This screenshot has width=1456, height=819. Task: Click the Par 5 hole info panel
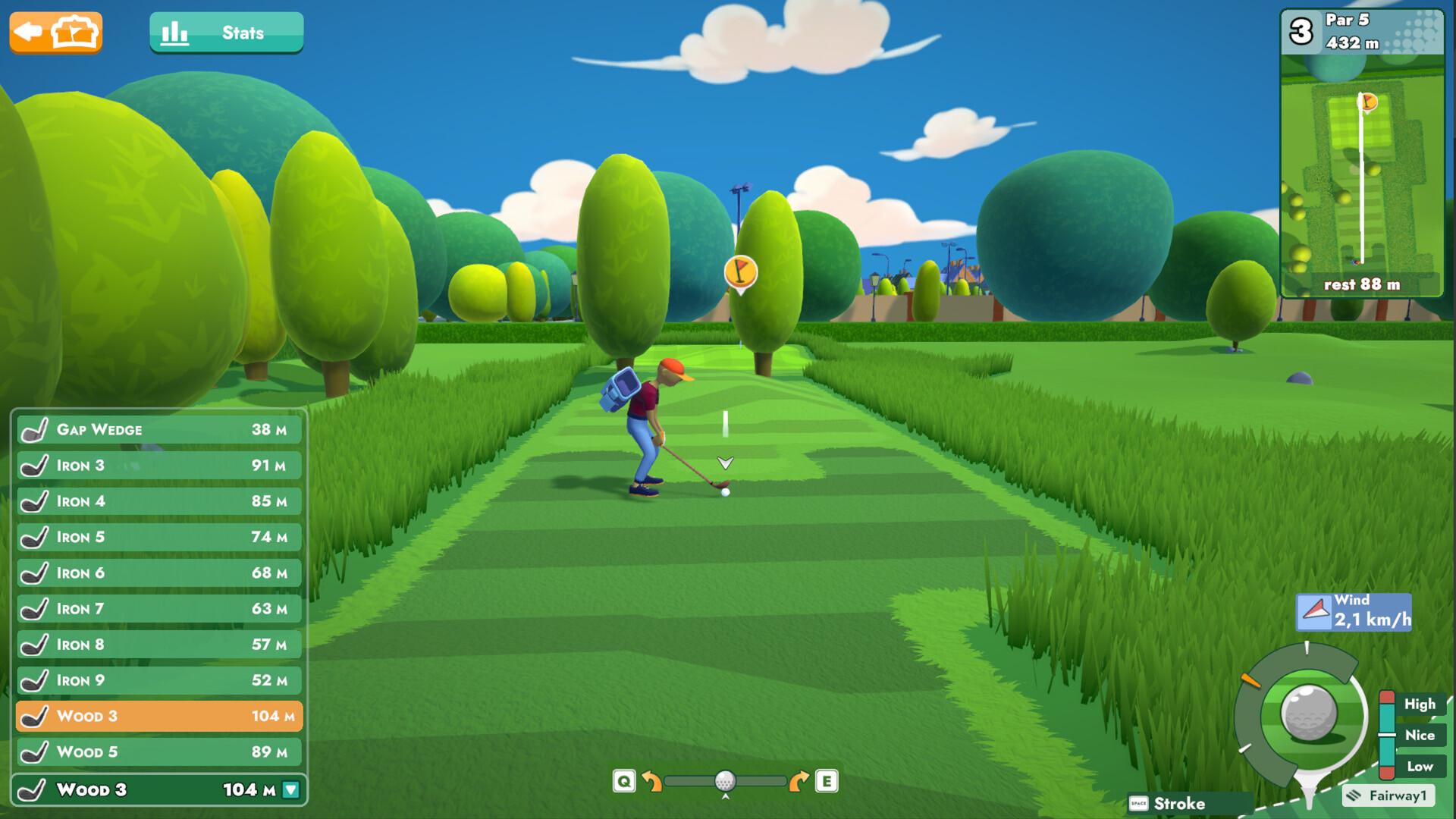tap(1361, 32)
